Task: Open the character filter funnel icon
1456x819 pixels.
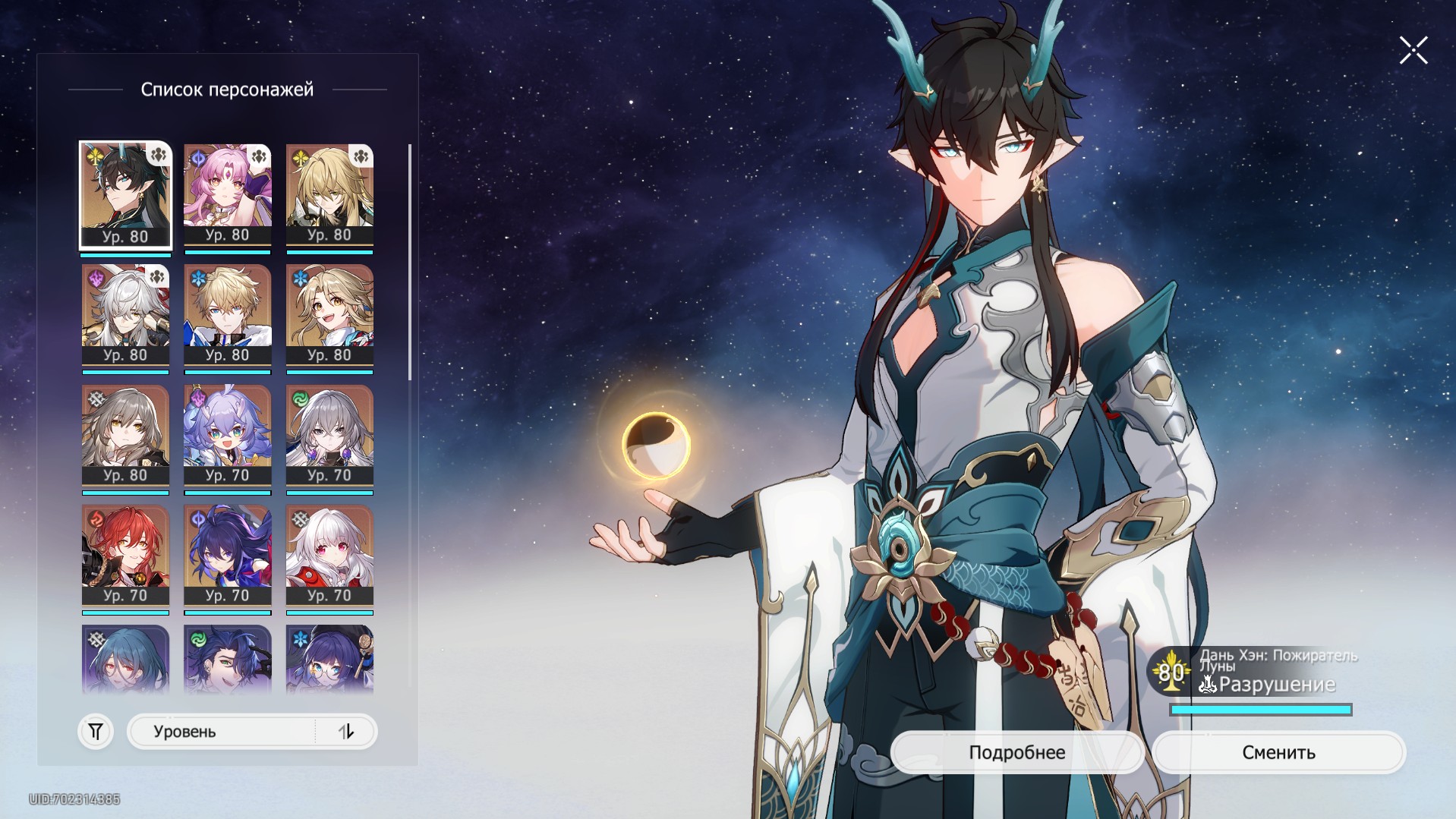Action: [96, 732]
